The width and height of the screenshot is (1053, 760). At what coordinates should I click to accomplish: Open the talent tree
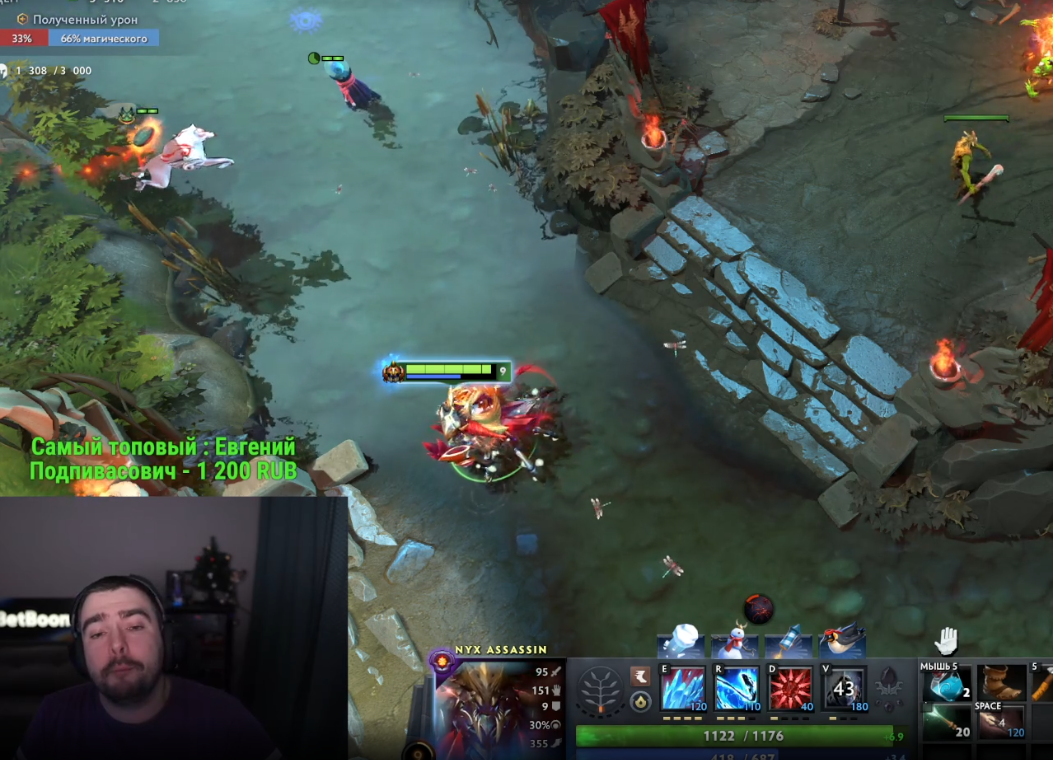[600, 690]
